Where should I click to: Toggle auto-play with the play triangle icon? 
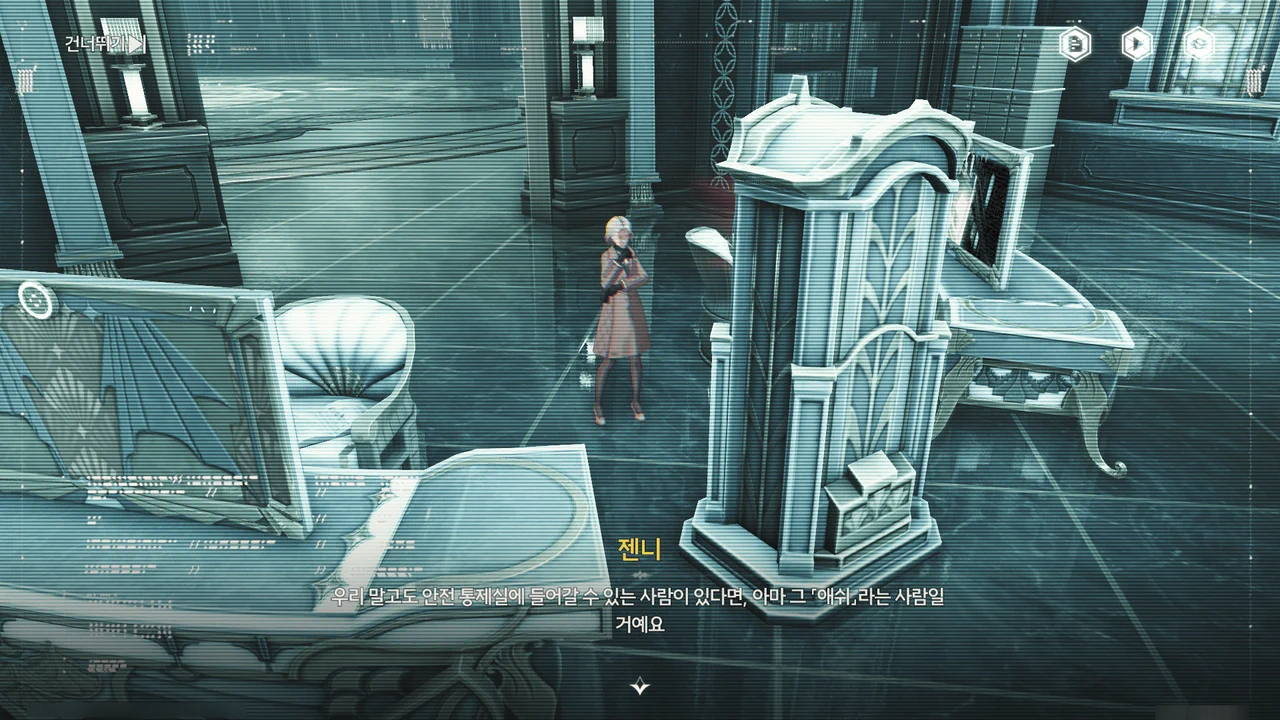[1136, 44]
